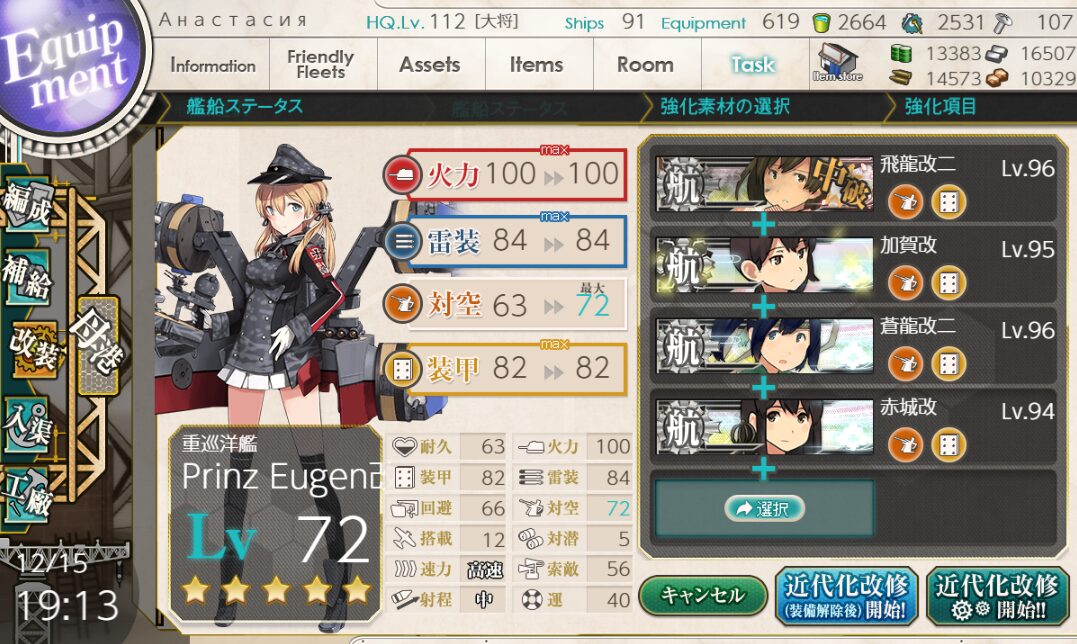The image size is (1077, 644).
Task: Select the 改装 (remodel) side menu
Action: pyautogui.click(x=34, y=342)
